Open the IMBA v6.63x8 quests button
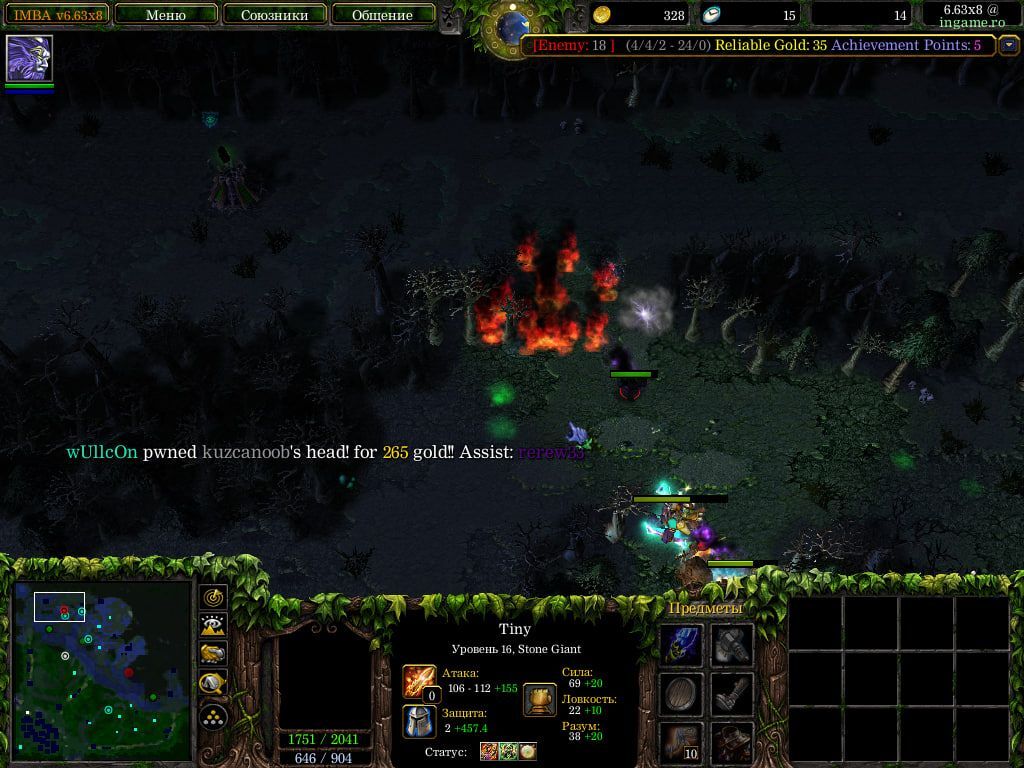The height and width of the screenshot is (768, 1024). (56, 15)
